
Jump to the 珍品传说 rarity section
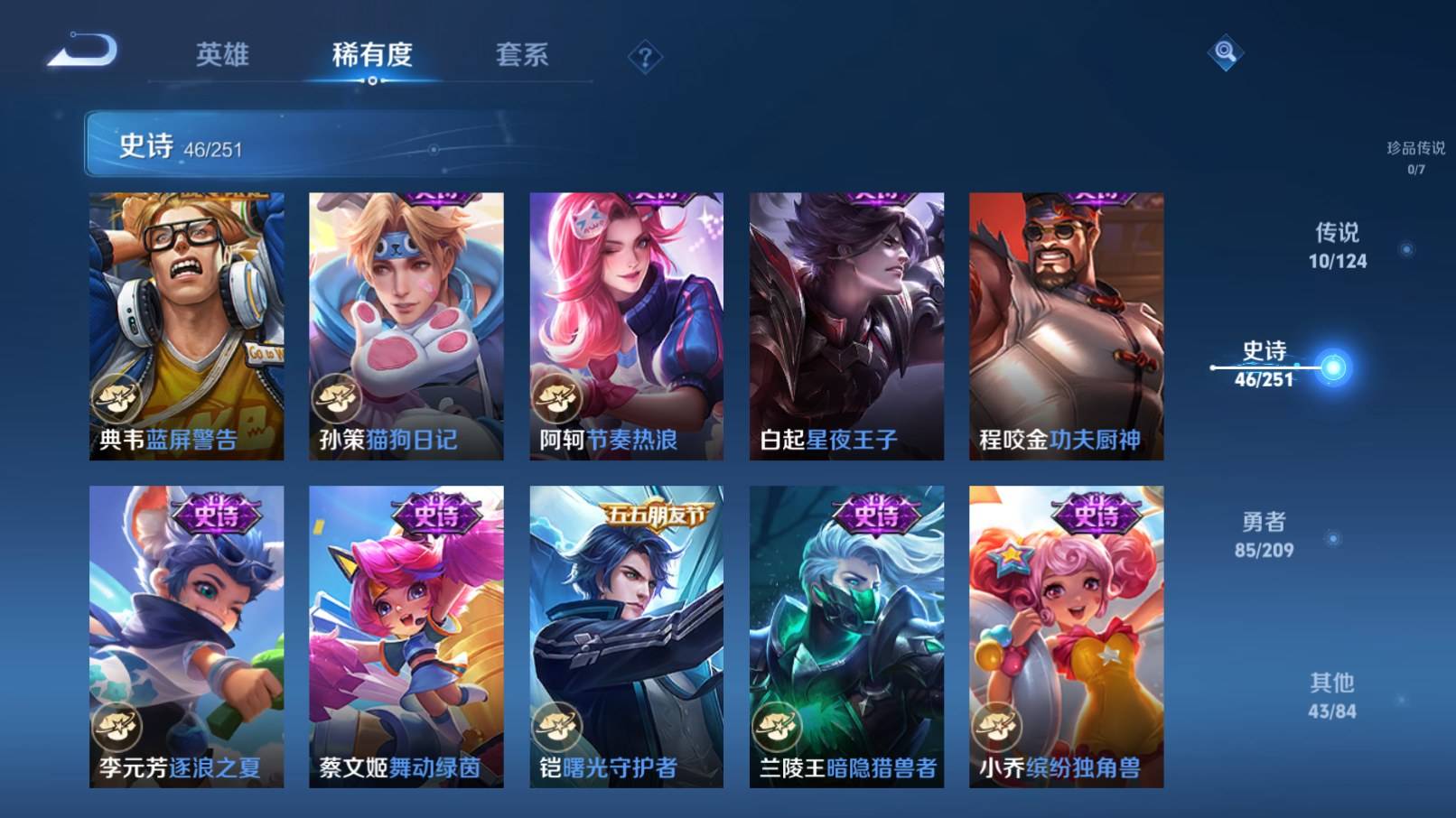[x=1415, y=156]
